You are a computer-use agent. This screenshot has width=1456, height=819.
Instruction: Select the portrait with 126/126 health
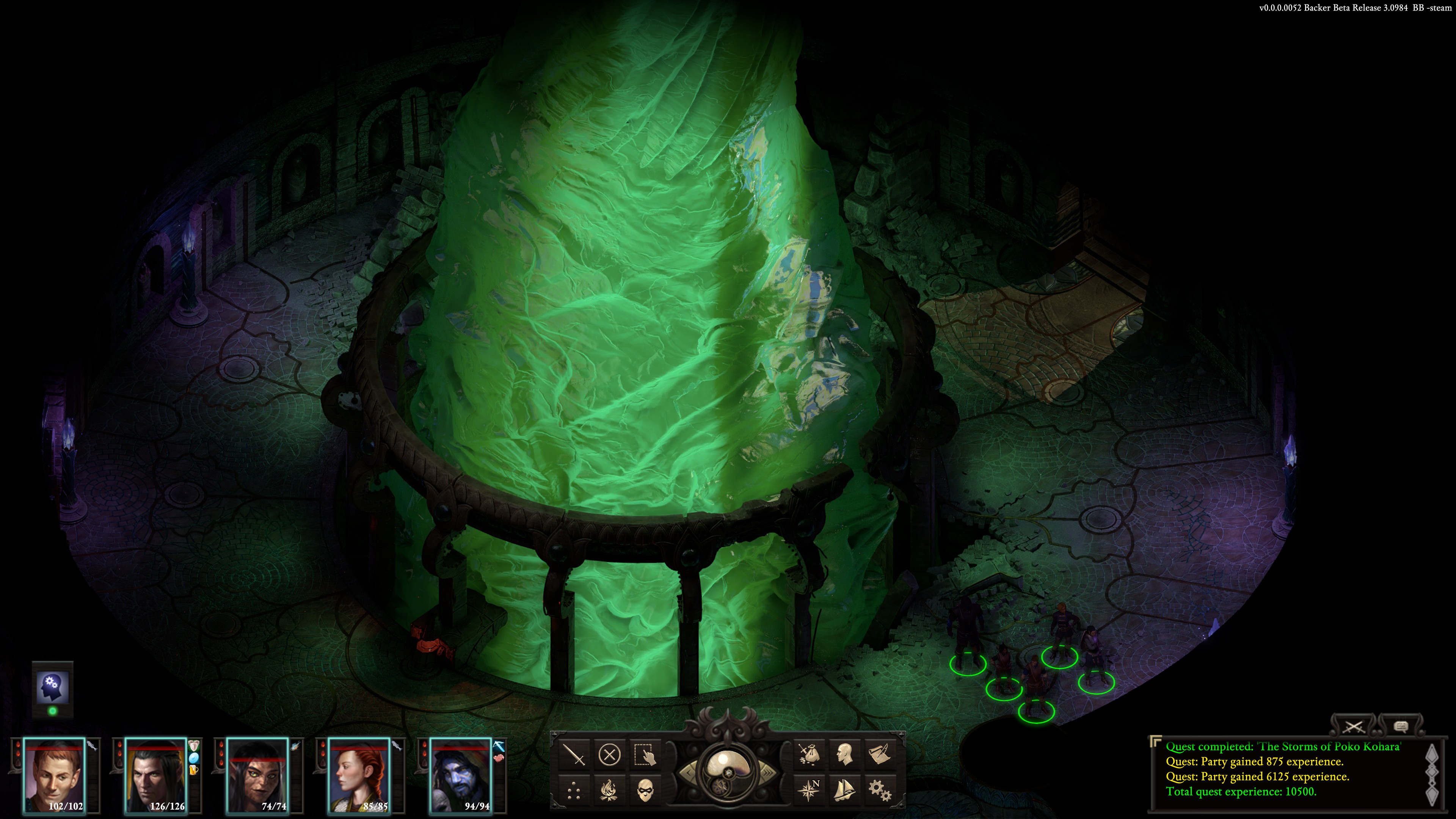point(155,774)
